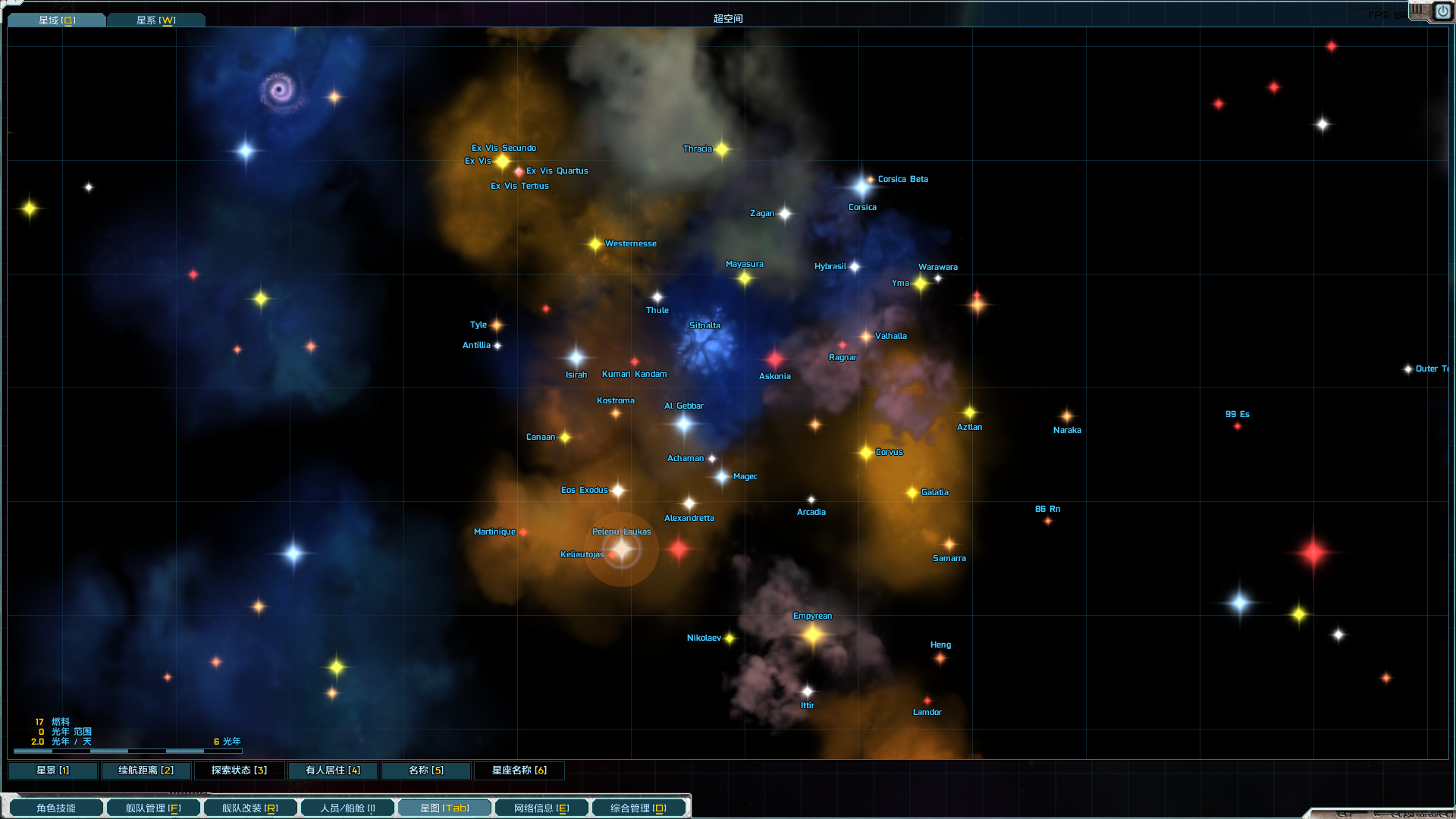The height and width of the screenshot is (819, 1456).
Task: Click the Magec star icon
Action: pyautogui.click(x=723, y=478)
